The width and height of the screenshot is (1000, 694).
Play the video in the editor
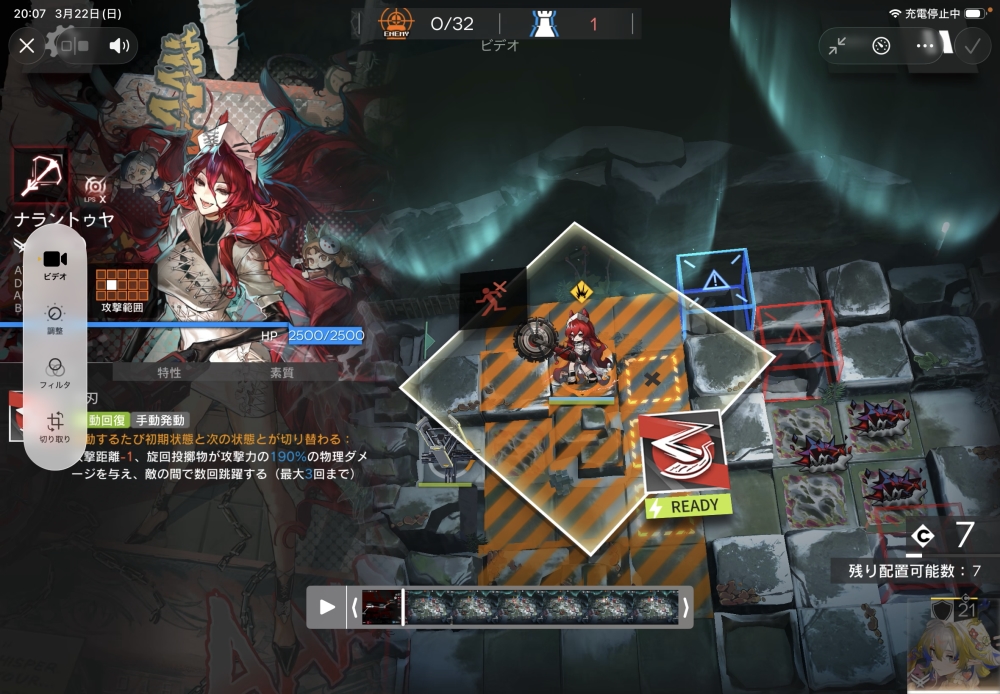(326, 607)
